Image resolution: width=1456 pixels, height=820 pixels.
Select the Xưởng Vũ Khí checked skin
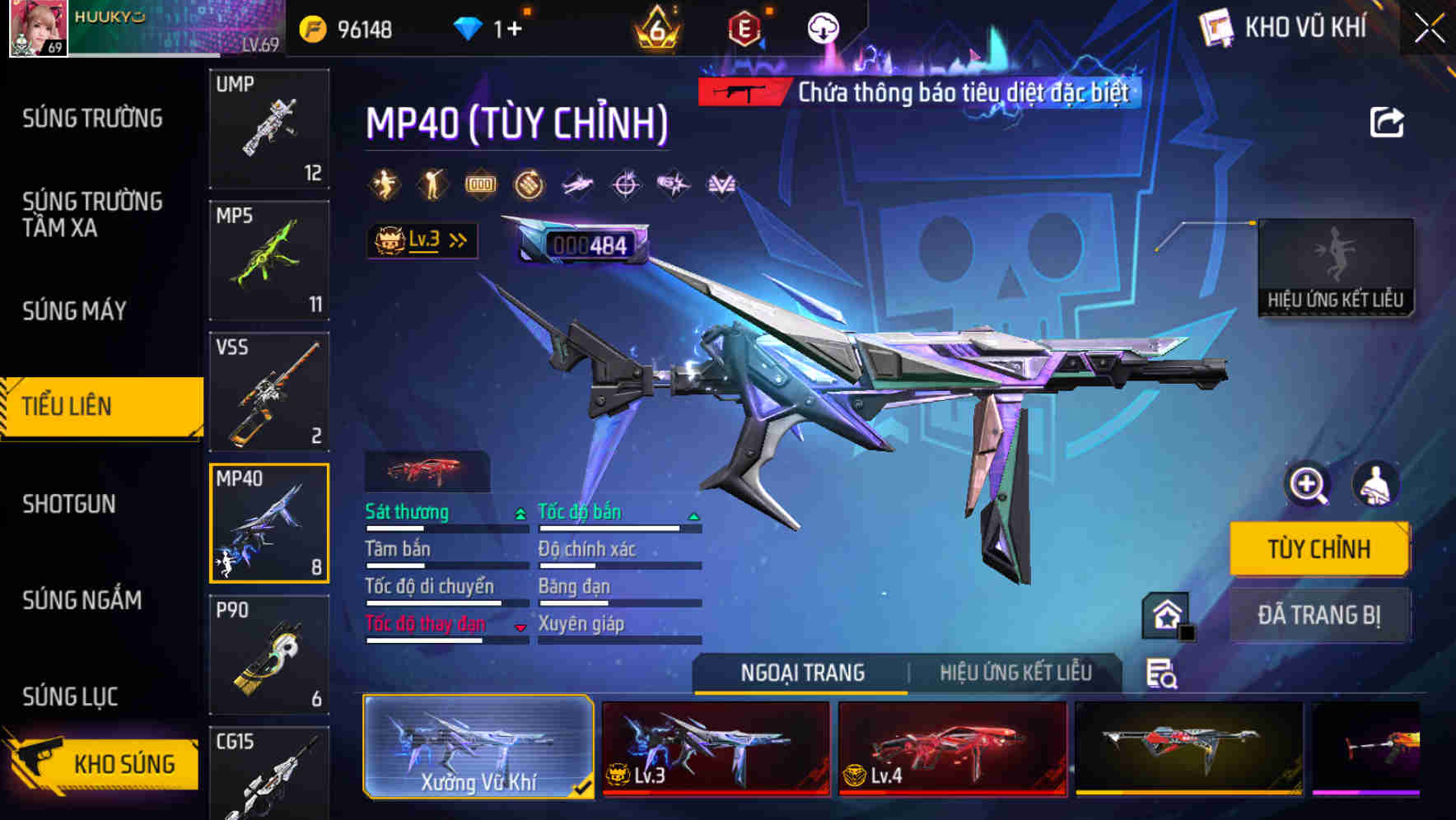tap(480, 746)
